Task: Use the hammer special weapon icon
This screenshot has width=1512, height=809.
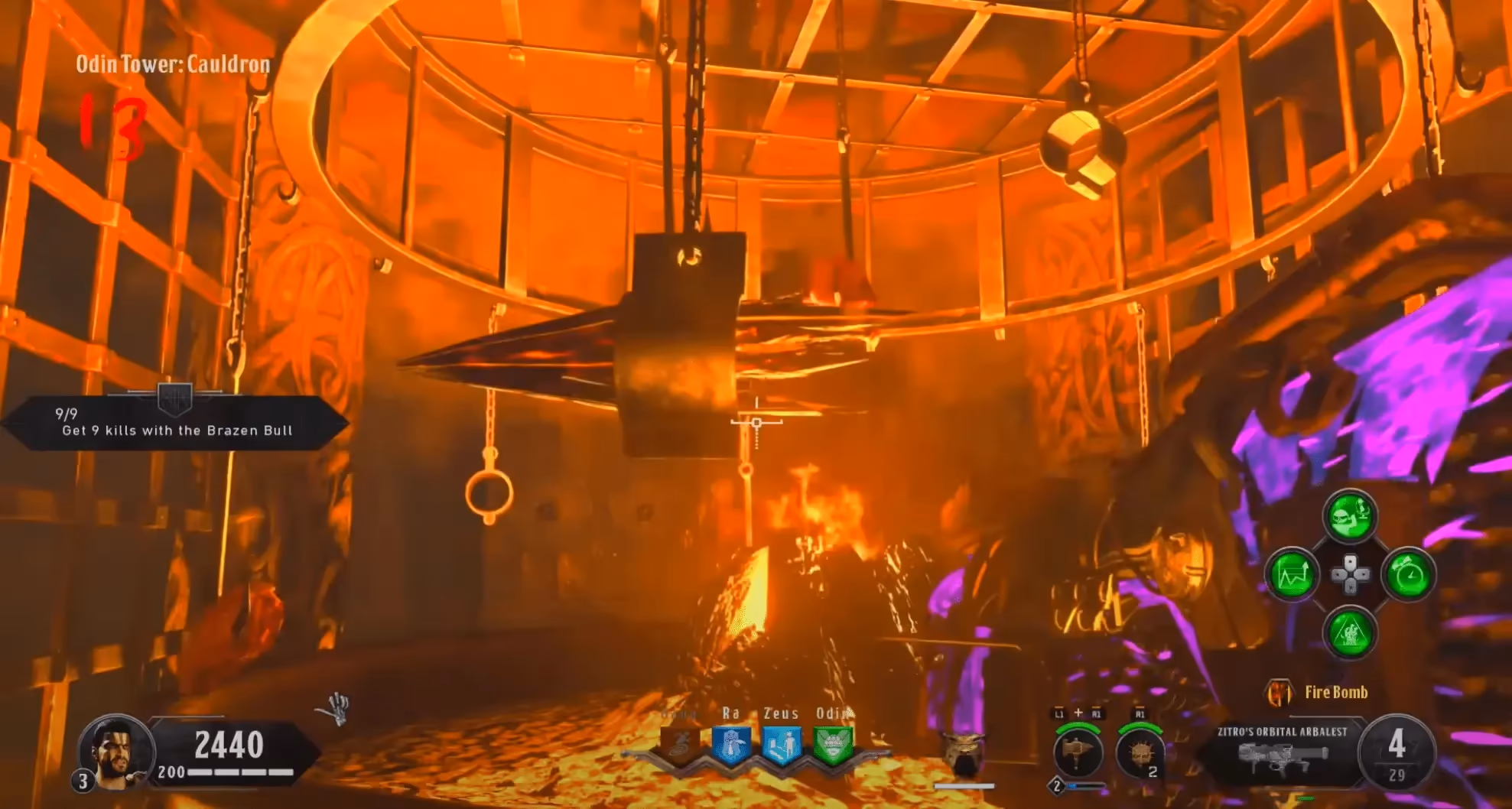Action: coord(1077,752)
